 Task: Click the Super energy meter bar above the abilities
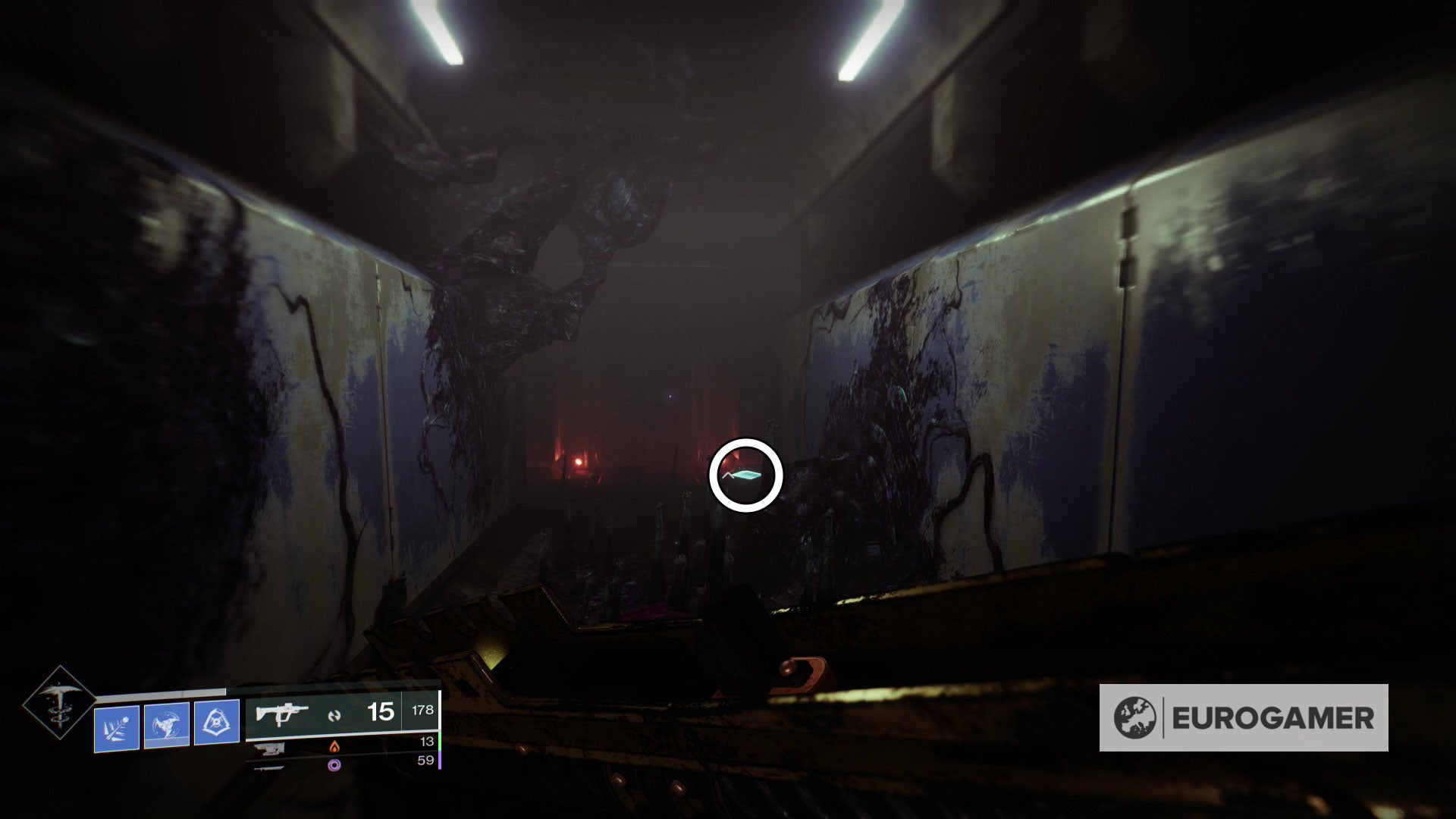point(162,694)
